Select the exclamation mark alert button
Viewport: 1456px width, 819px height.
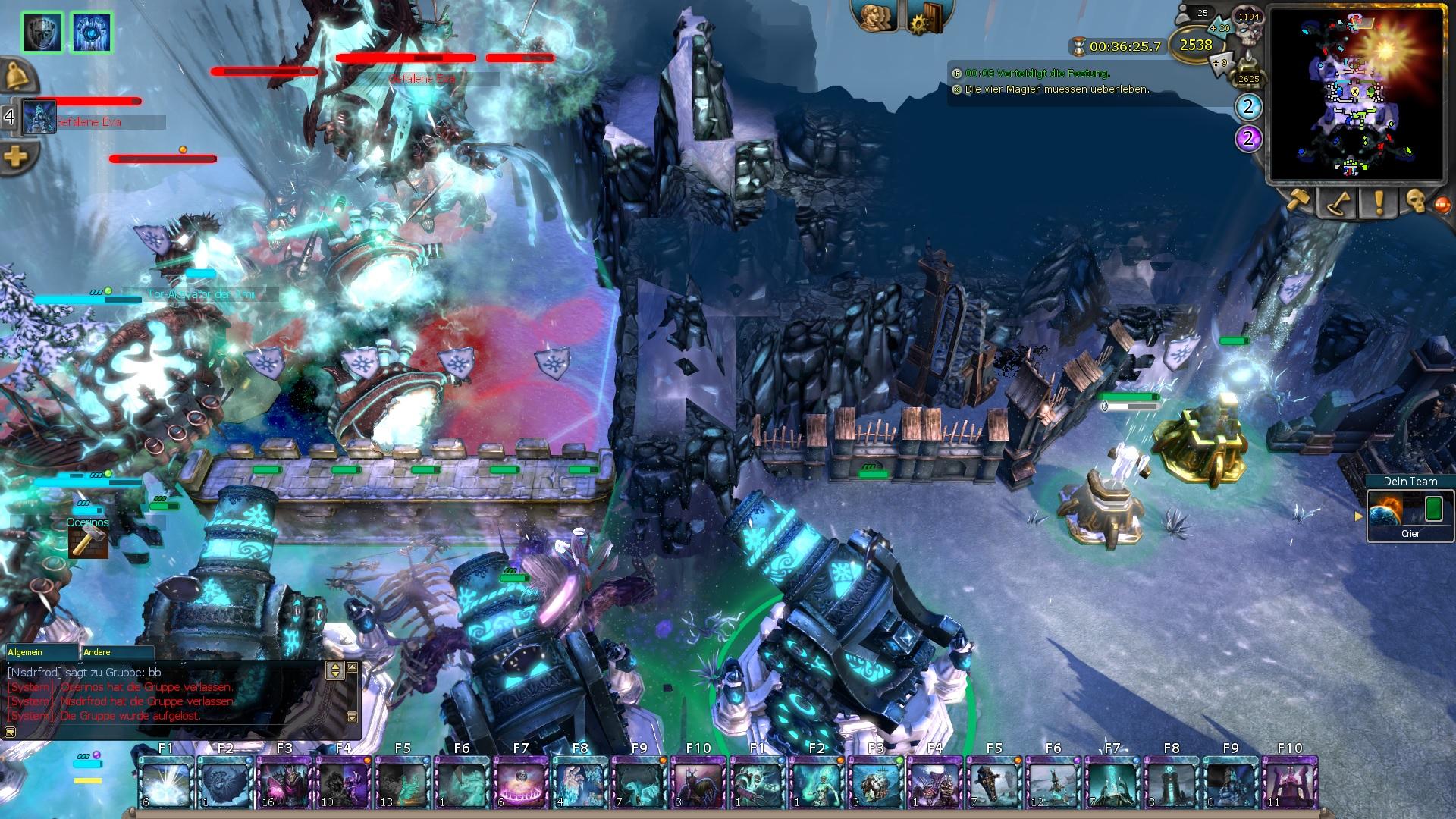pos(1378,202)
